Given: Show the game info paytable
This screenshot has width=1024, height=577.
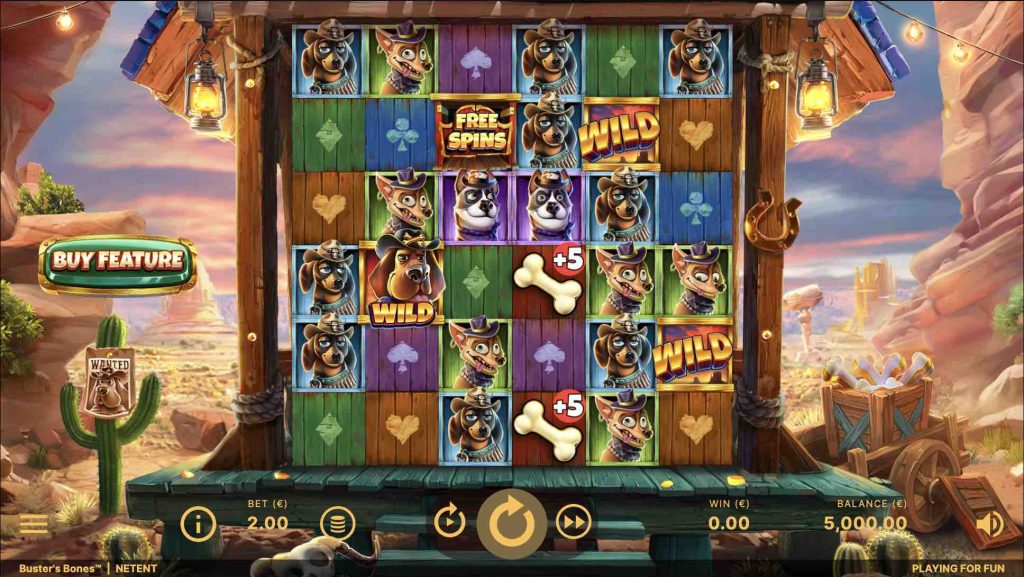Looking at the screenshot, I should (199, 522).
